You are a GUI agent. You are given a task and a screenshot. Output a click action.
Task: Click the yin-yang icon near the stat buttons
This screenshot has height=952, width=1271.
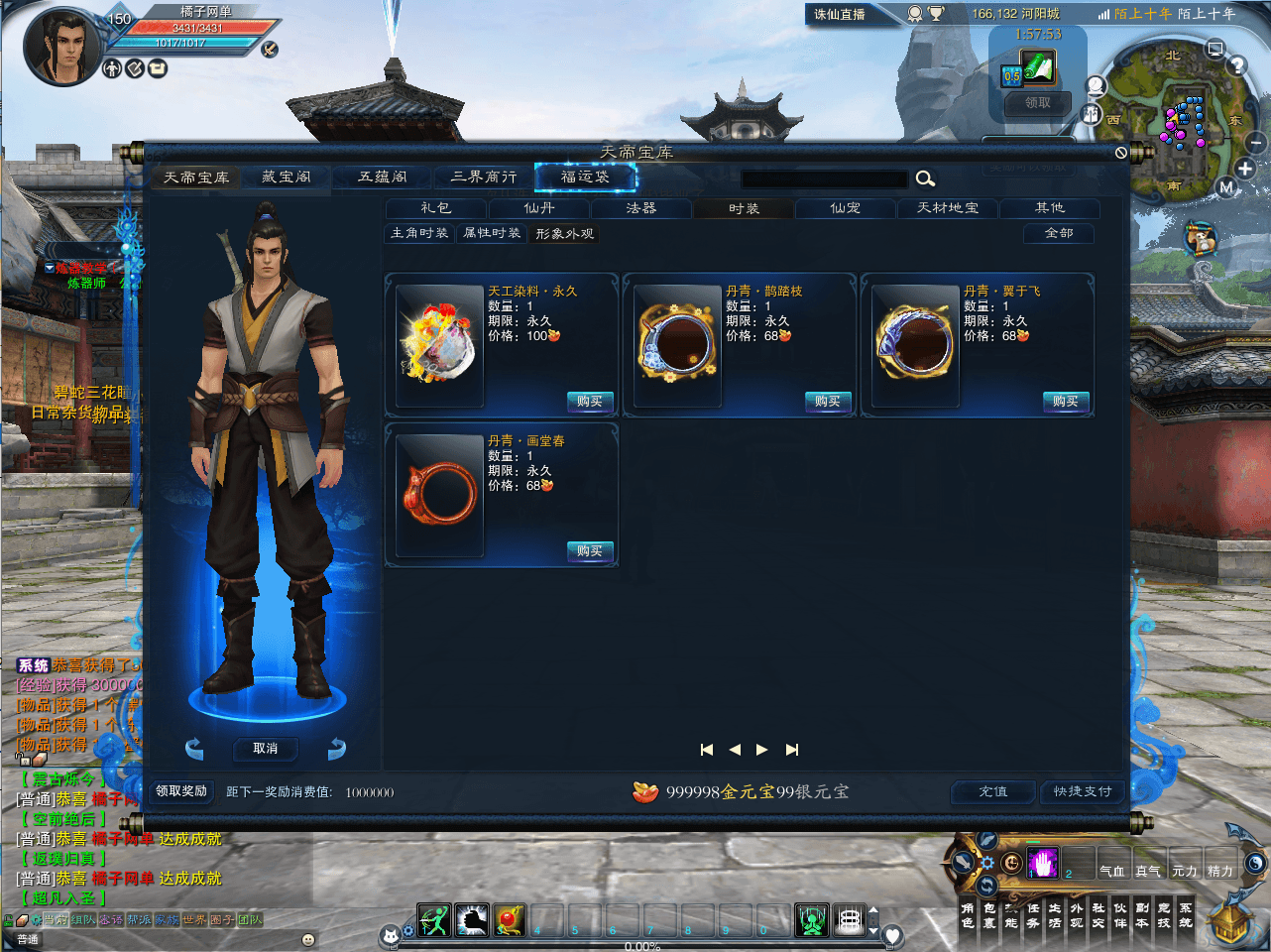(1255, 863)
